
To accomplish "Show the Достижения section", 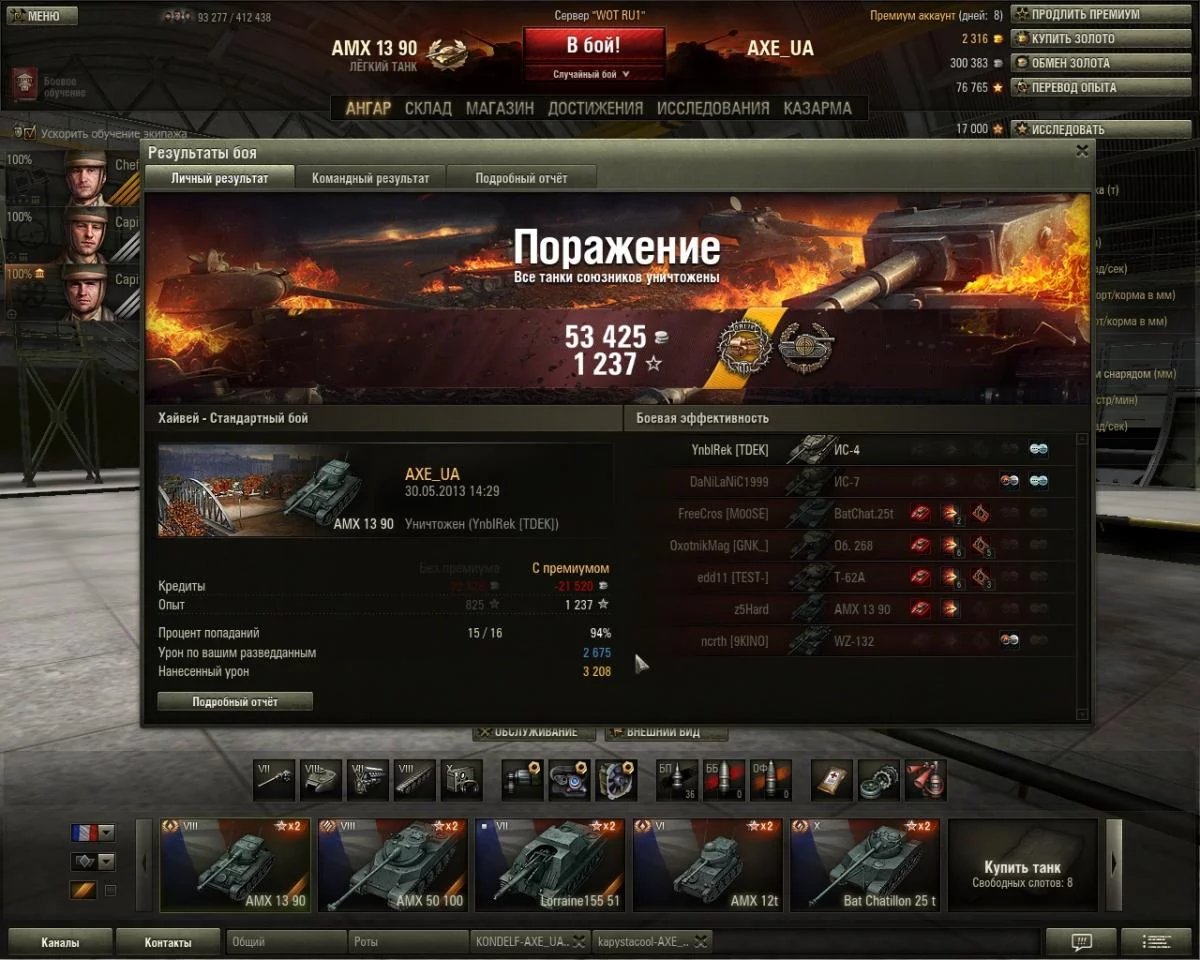I will click(595, 108).
